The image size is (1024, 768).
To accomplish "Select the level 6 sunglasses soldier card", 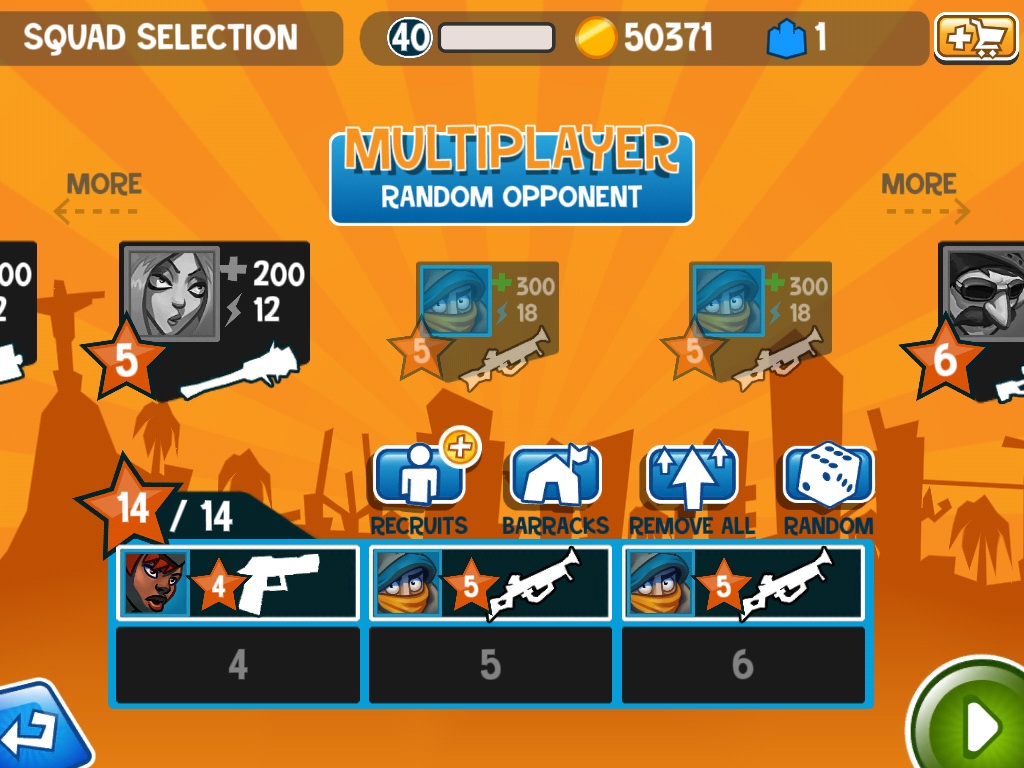I will point(980,320).
